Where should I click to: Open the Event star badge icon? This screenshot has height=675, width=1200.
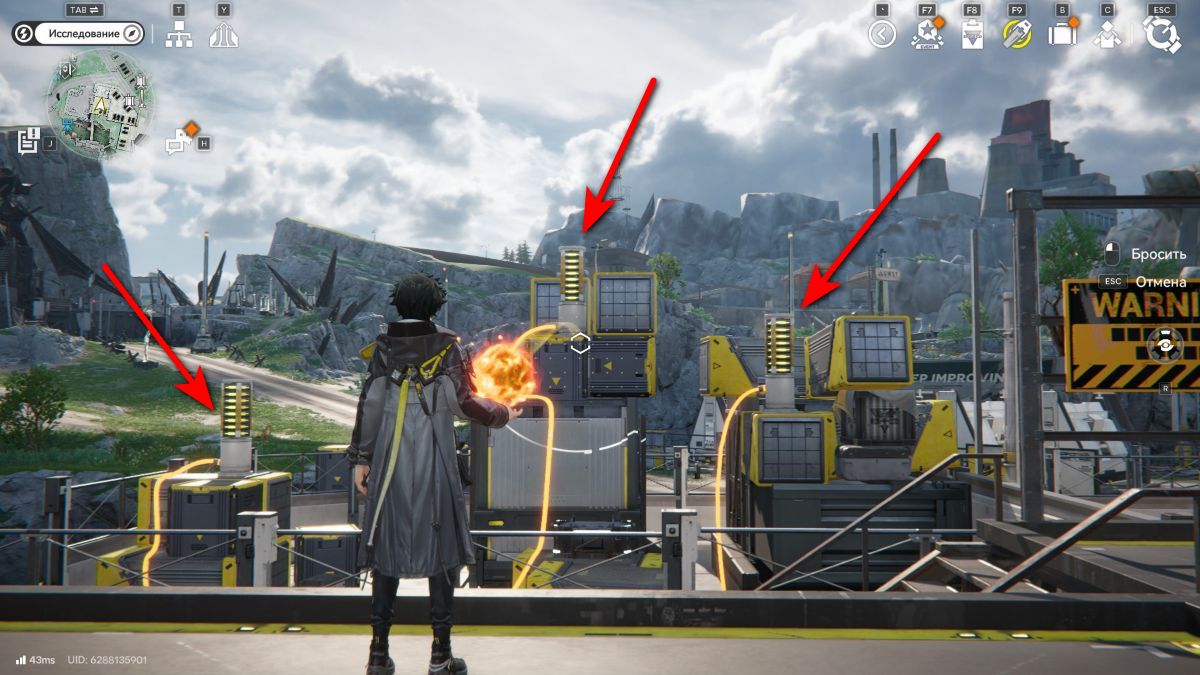click(927, 36)
